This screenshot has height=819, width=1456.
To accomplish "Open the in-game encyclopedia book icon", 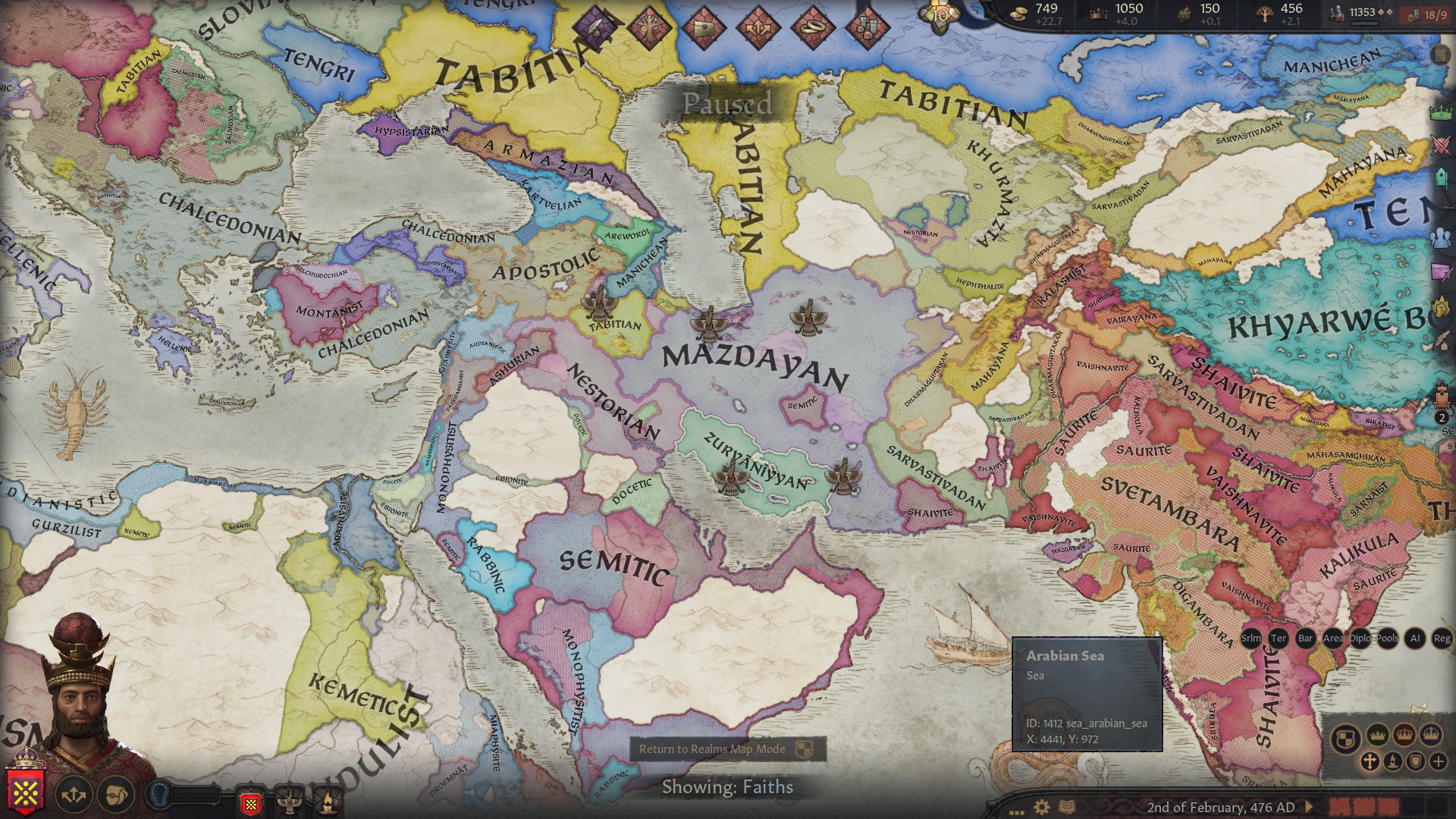I will pos(1068,805).
